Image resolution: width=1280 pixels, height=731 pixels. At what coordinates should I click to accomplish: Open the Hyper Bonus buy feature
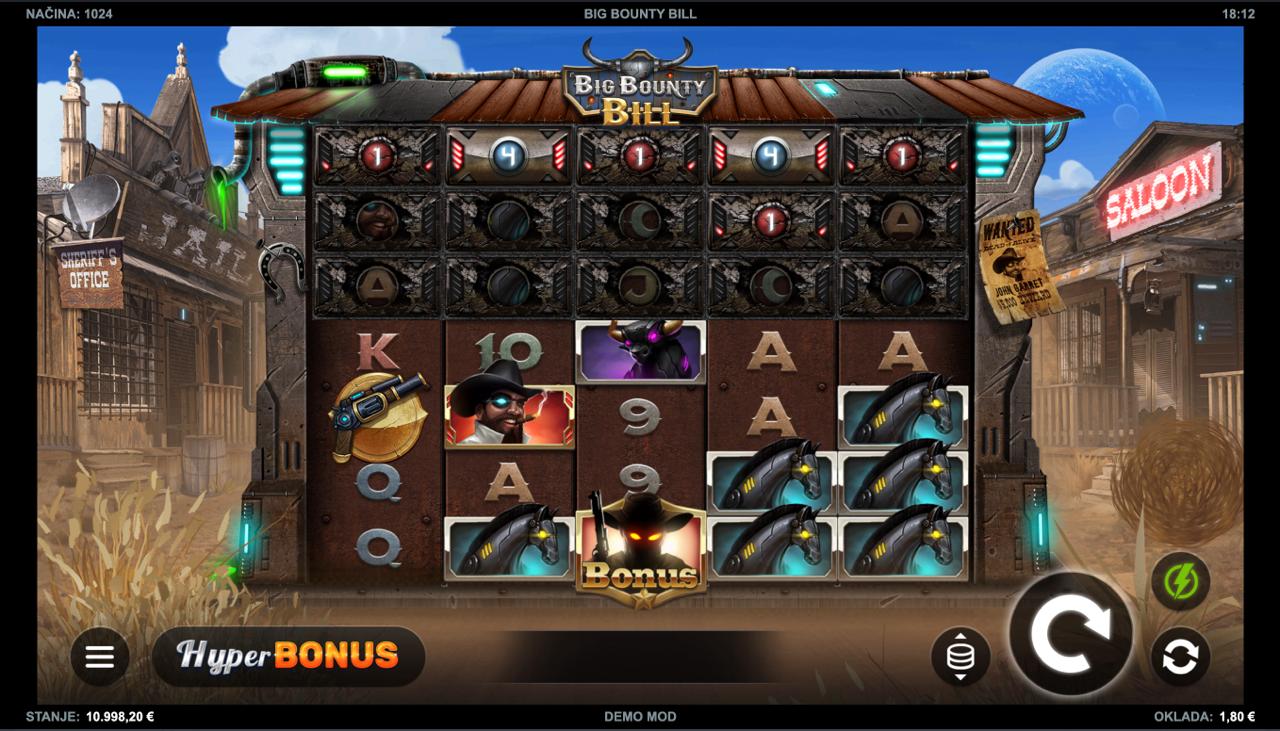pyautogui.click(x=288, y=656)
